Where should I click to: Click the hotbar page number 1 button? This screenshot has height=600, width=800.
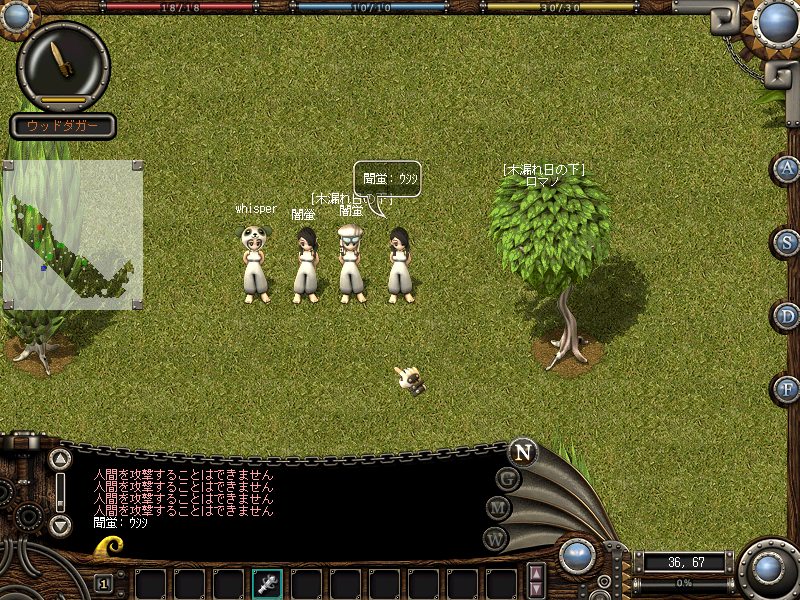[103, 583]
